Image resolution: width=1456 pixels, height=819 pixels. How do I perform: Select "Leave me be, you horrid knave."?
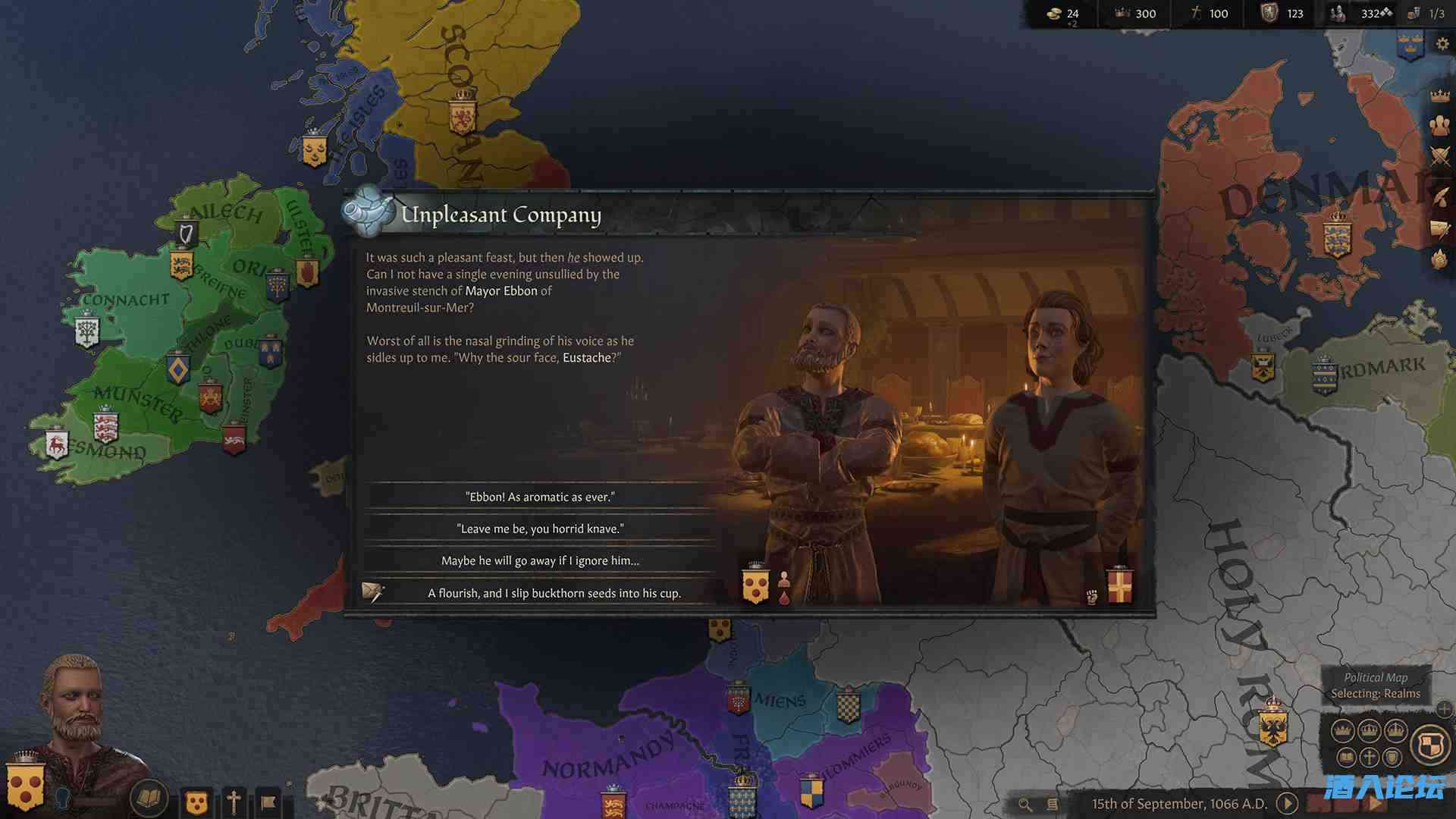pyautogui.click(x=539, y=529)
